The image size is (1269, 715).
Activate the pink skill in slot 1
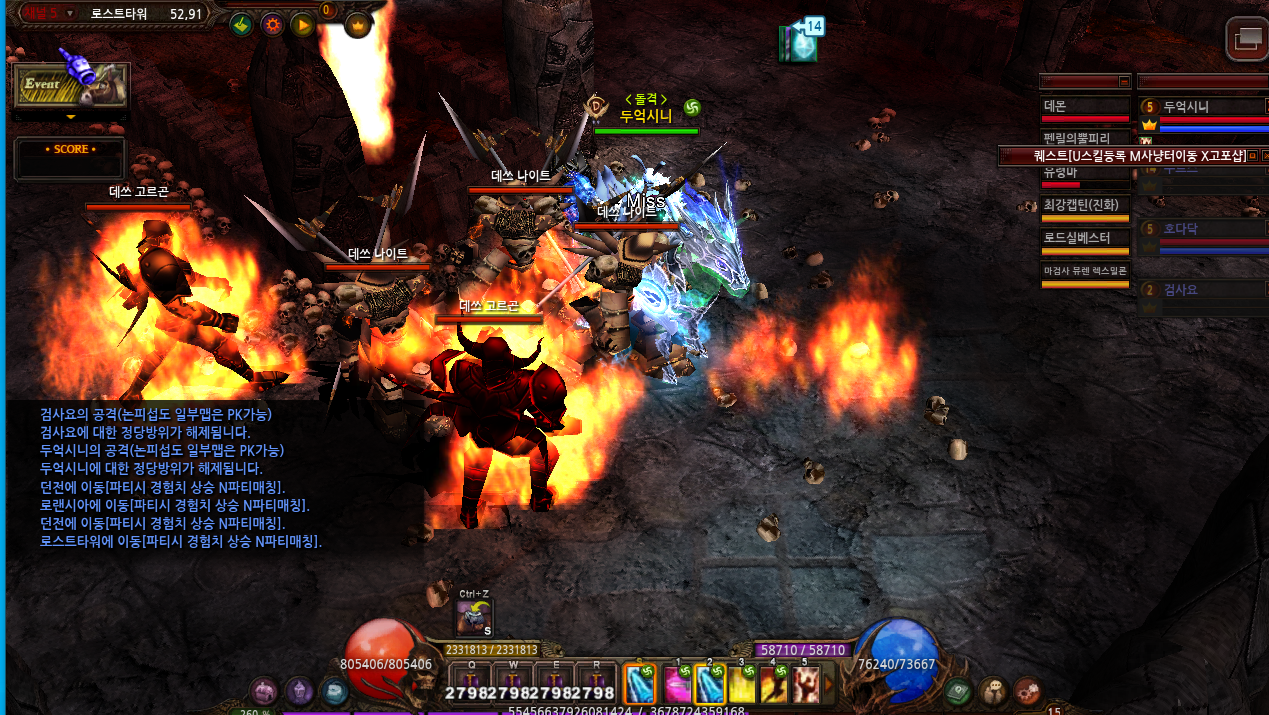(678, 684)
